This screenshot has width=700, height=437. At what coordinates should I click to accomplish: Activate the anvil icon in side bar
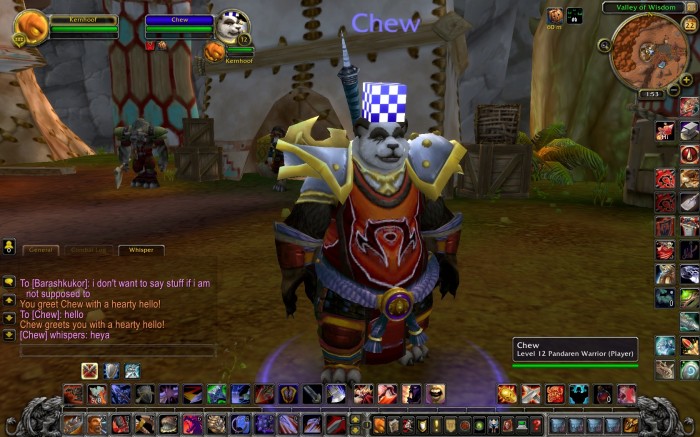click(689, 130)
